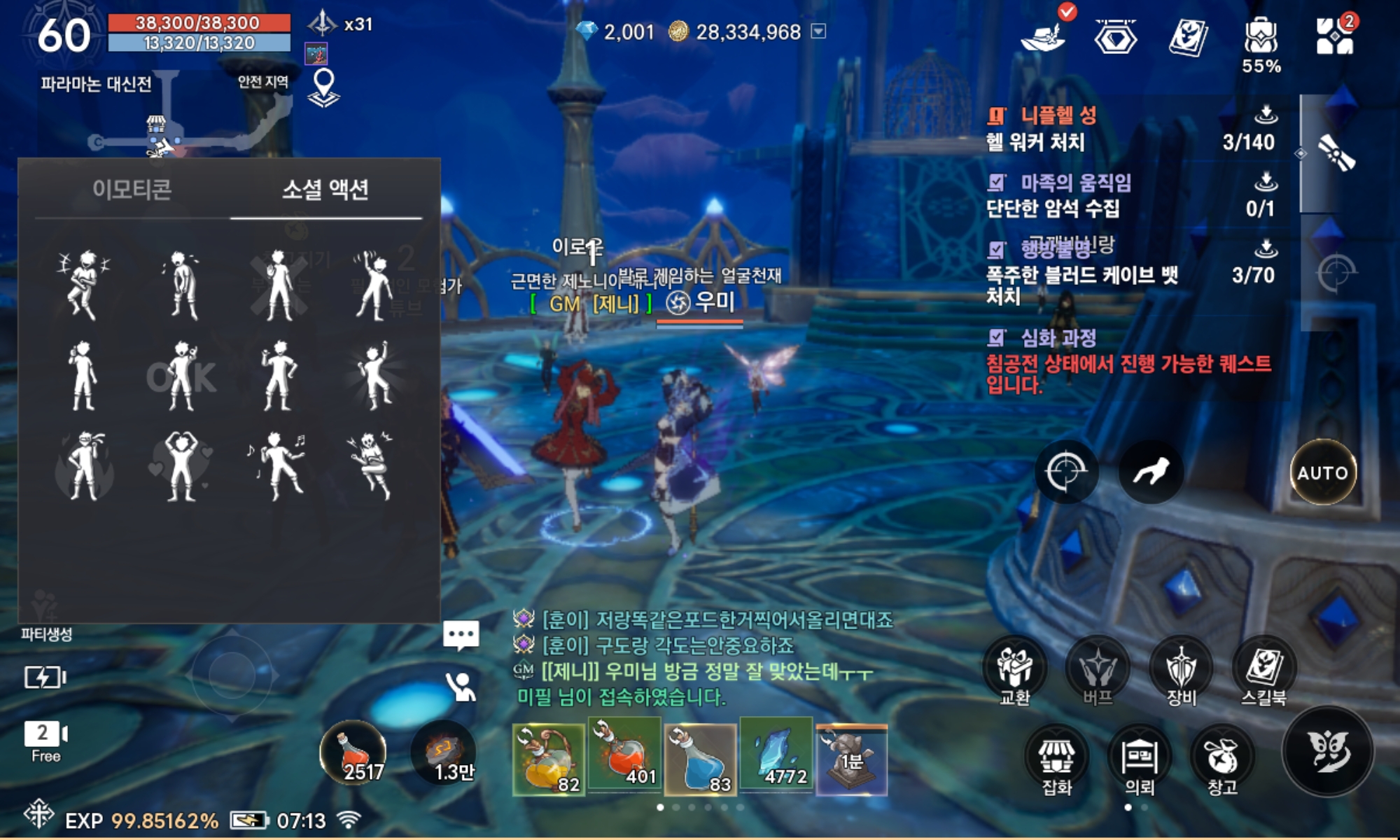Screen dimensions: 1400x840
Task: Pick the heart-hands pose social action
Action: [x=181, y=466]
